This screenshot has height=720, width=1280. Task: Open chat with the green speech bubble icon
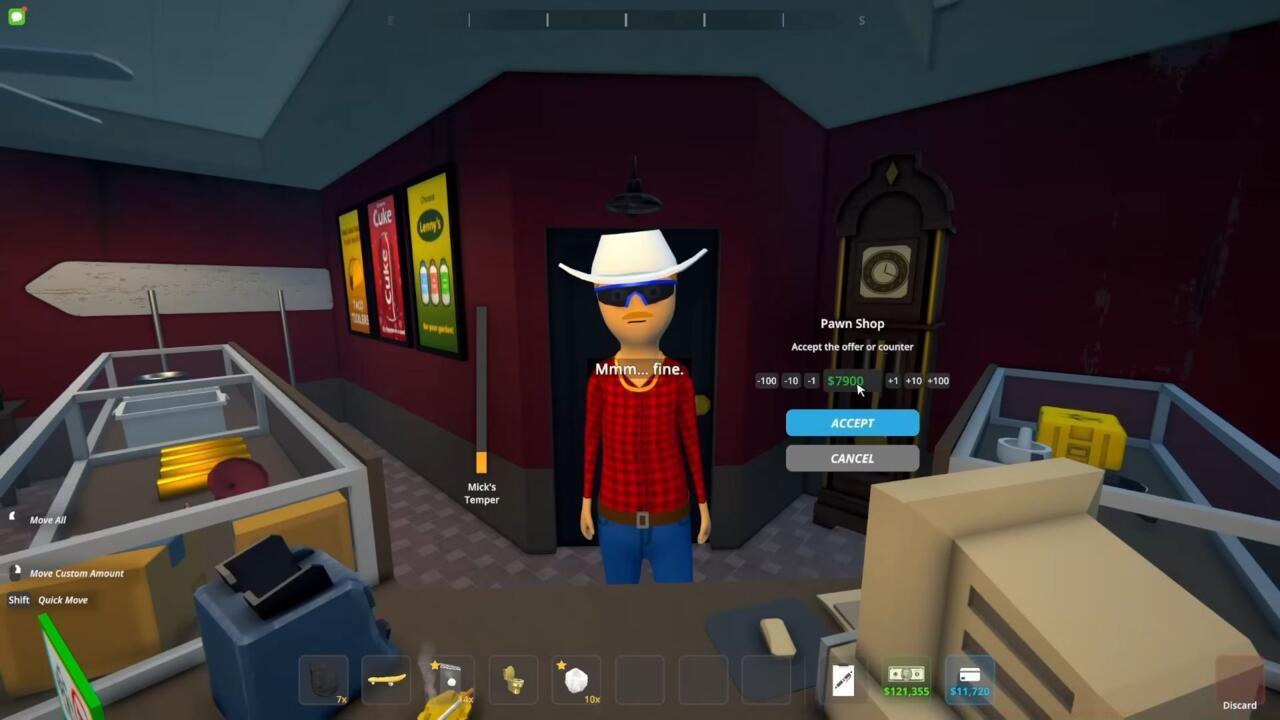16,16
